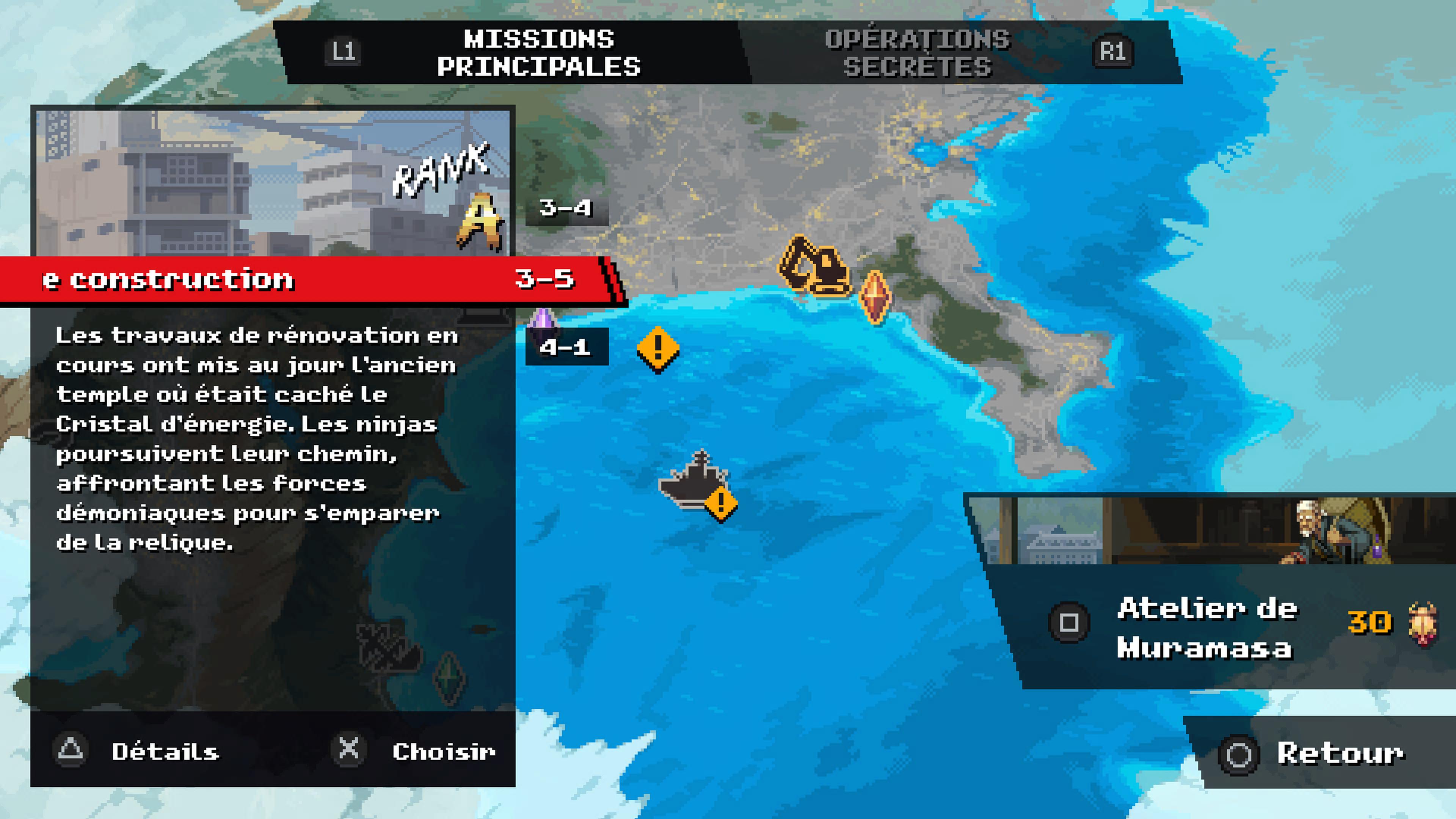Click the orange crystal map marker

875,297
